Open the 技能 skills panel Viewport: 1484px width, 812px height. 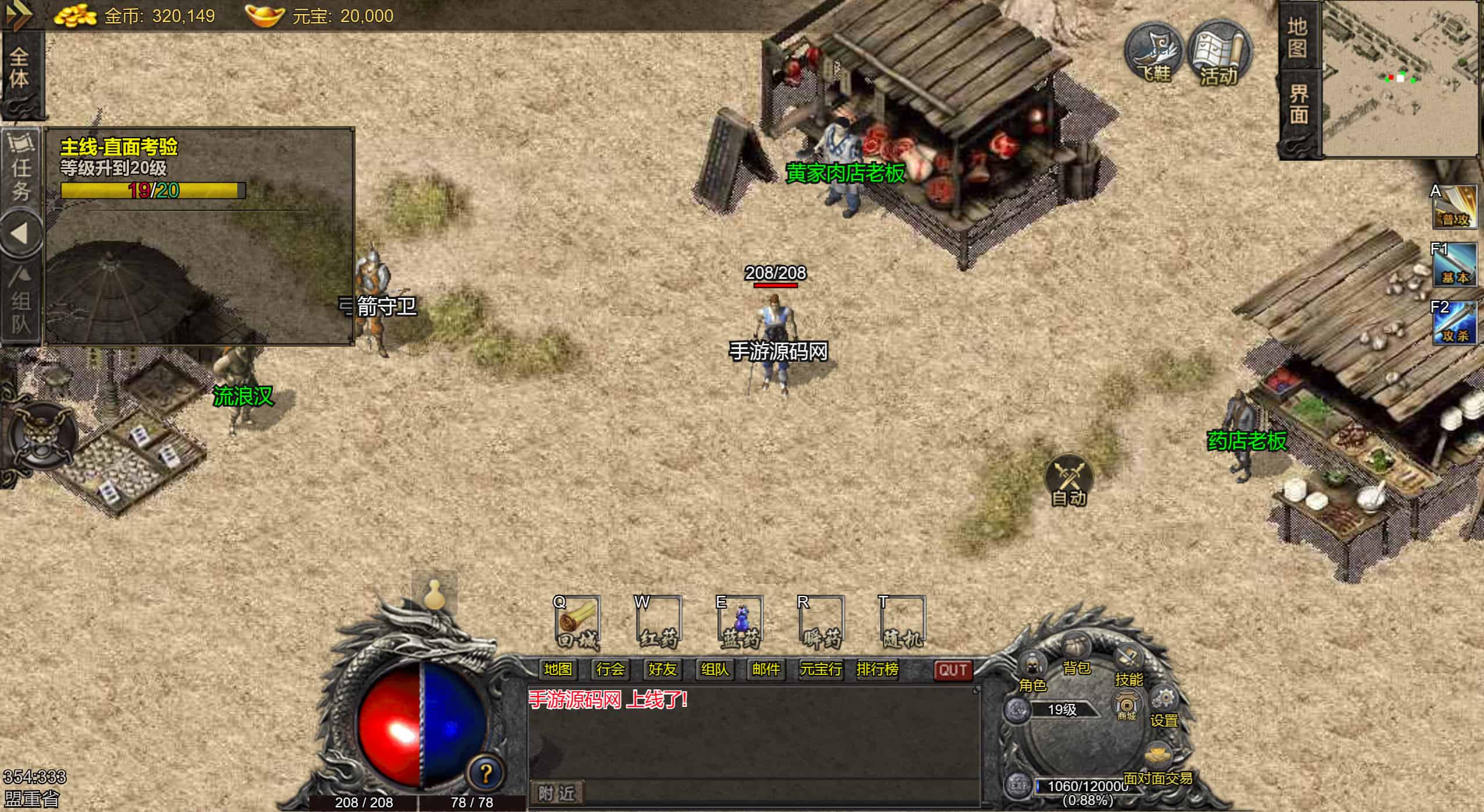coord(1128,665)
